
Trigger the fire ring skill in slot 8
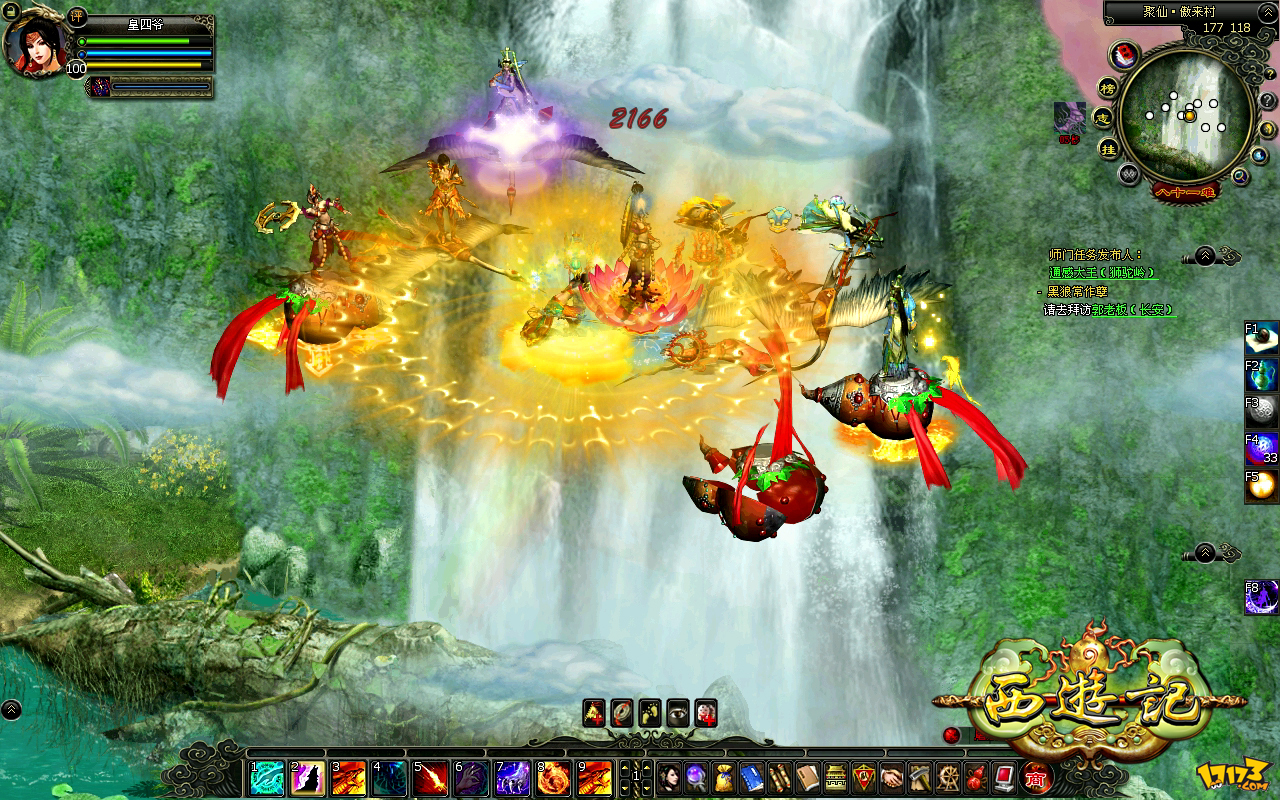[x=554, y=778]
